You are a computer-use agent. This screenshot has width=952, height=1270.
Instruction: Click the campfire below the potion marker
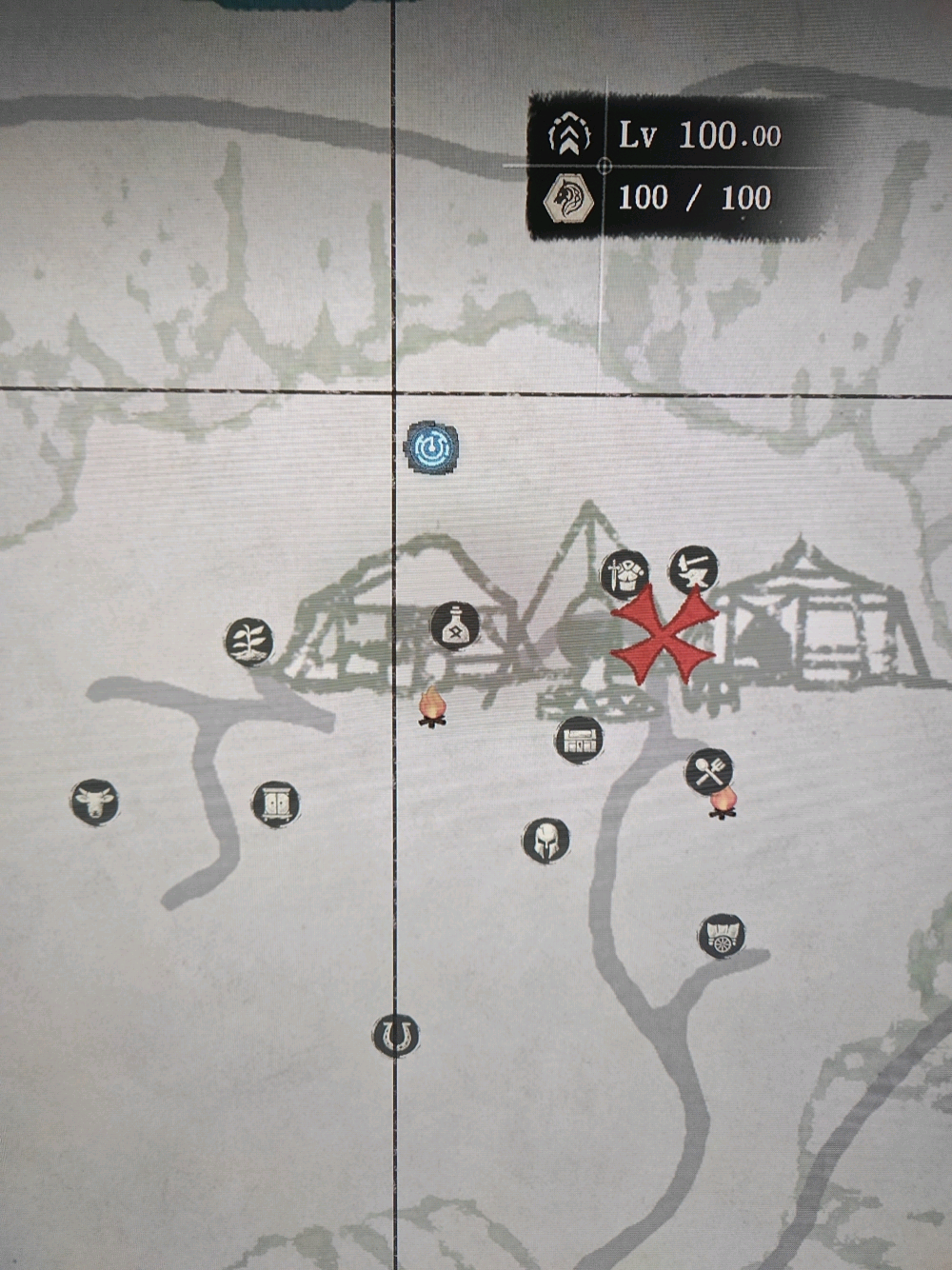[x=432, y=707]
